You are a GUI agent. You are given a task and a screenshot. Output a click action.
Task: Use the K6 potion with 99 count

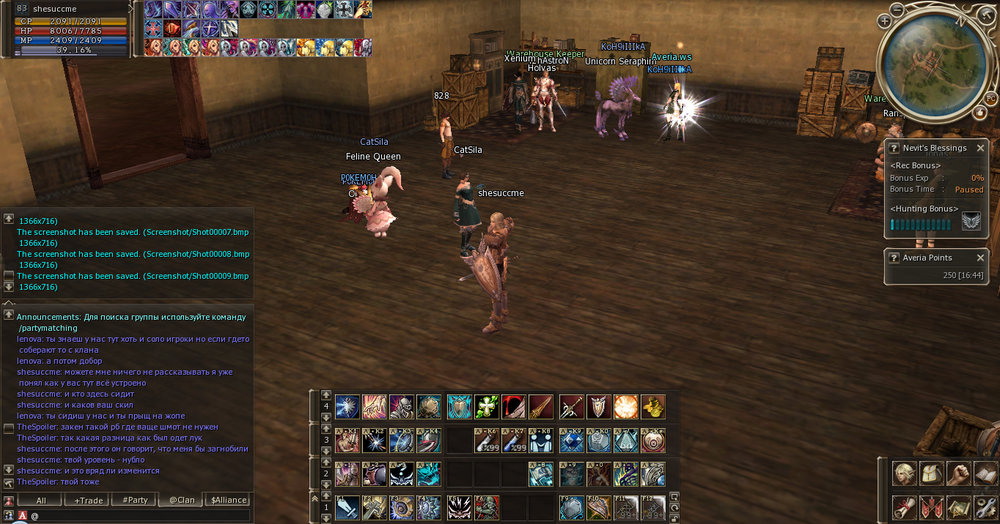point(487,441)
